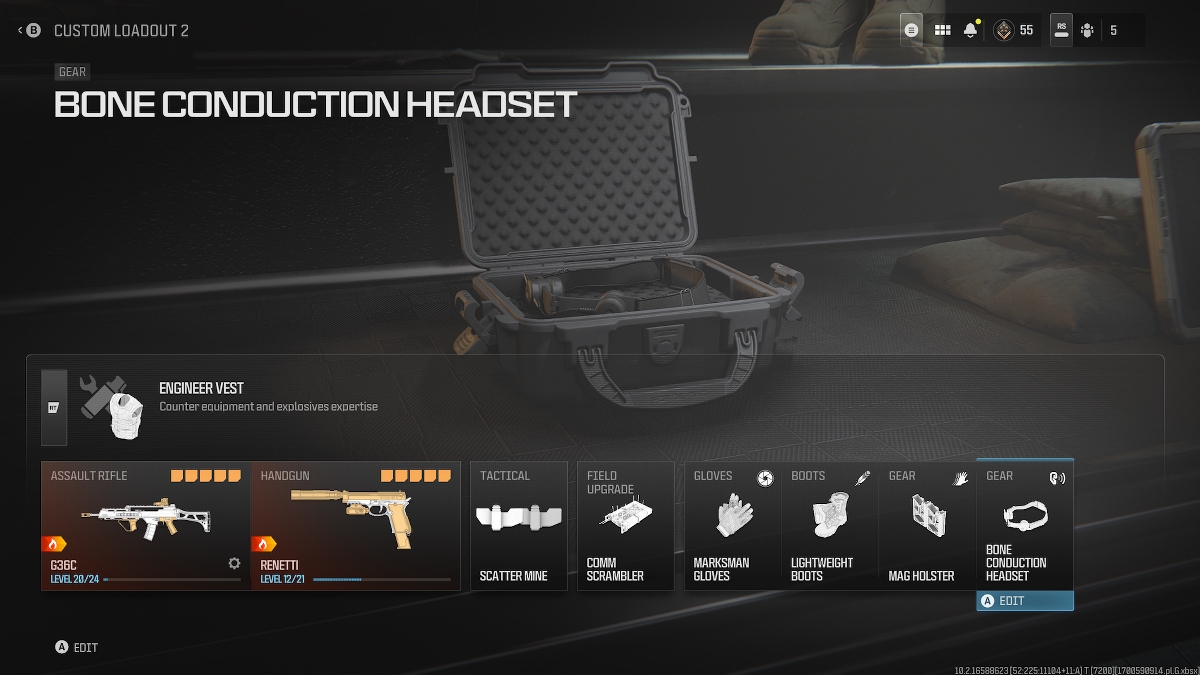Select the Comm Scrambler field upgrade
The height and width of the screenshot is (675, 1200).
coord(626,525)
